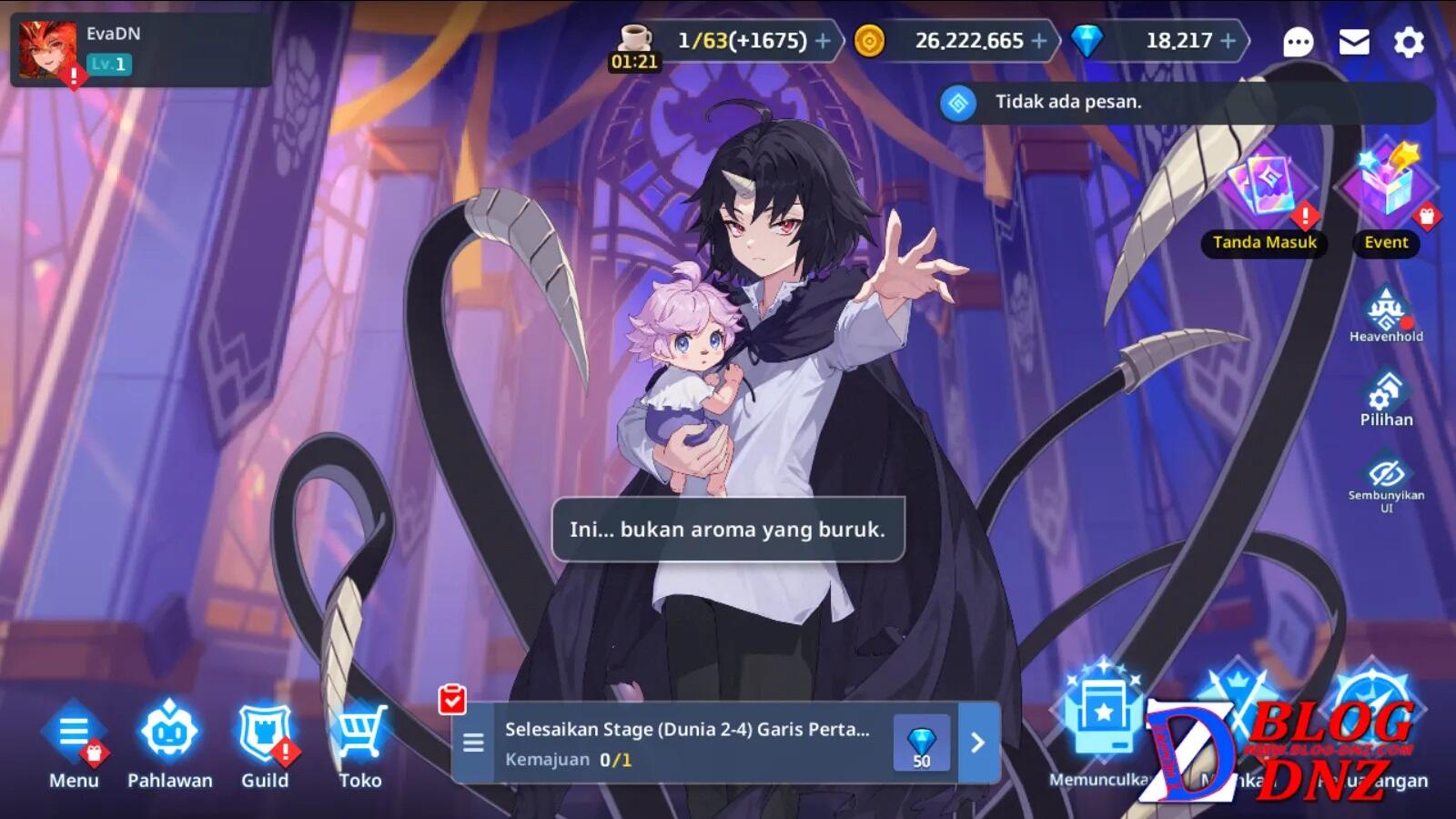Open the EvaDN player profile
Viewport: 1456px width, 819px height.
pos(48,50)
